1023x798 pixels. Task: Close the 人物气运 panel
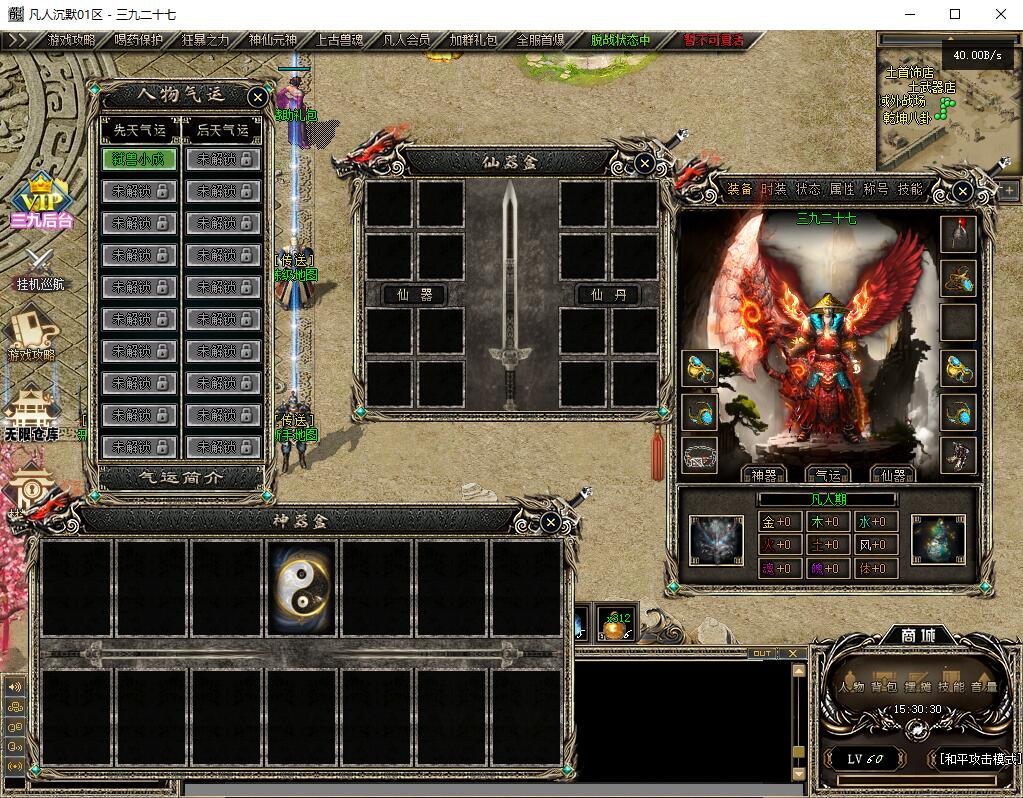tap(258, 96)
